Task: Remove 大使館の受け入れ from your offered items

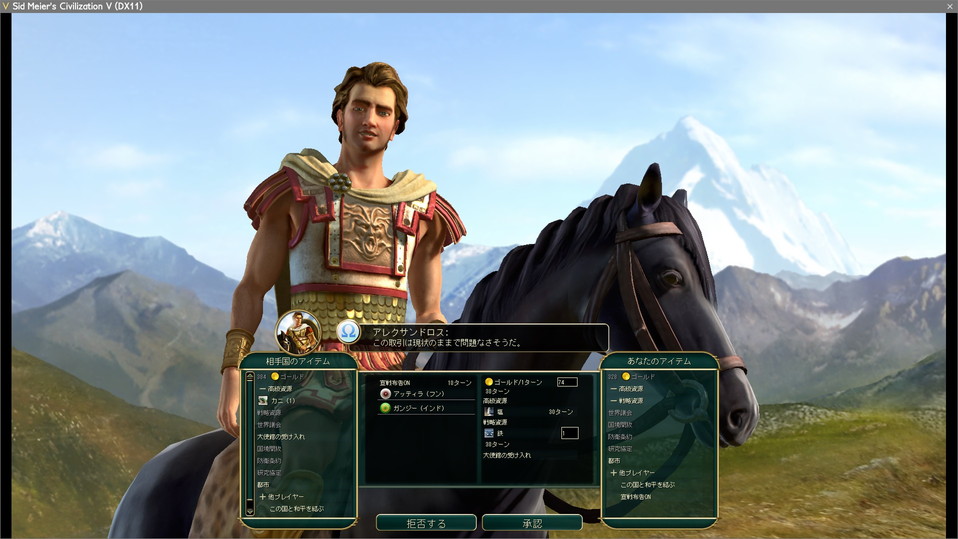Action: (507, 455)
